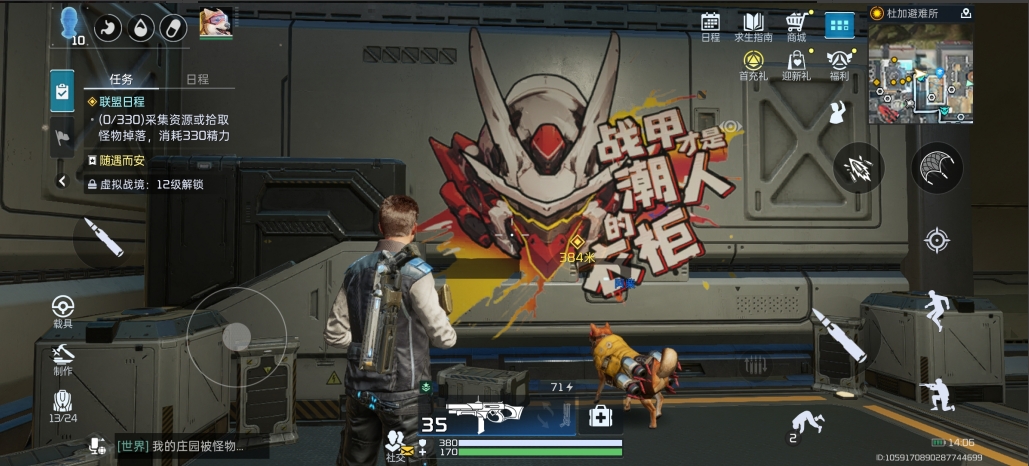Switch to the 日程 tab in task panel

point(197,80)
